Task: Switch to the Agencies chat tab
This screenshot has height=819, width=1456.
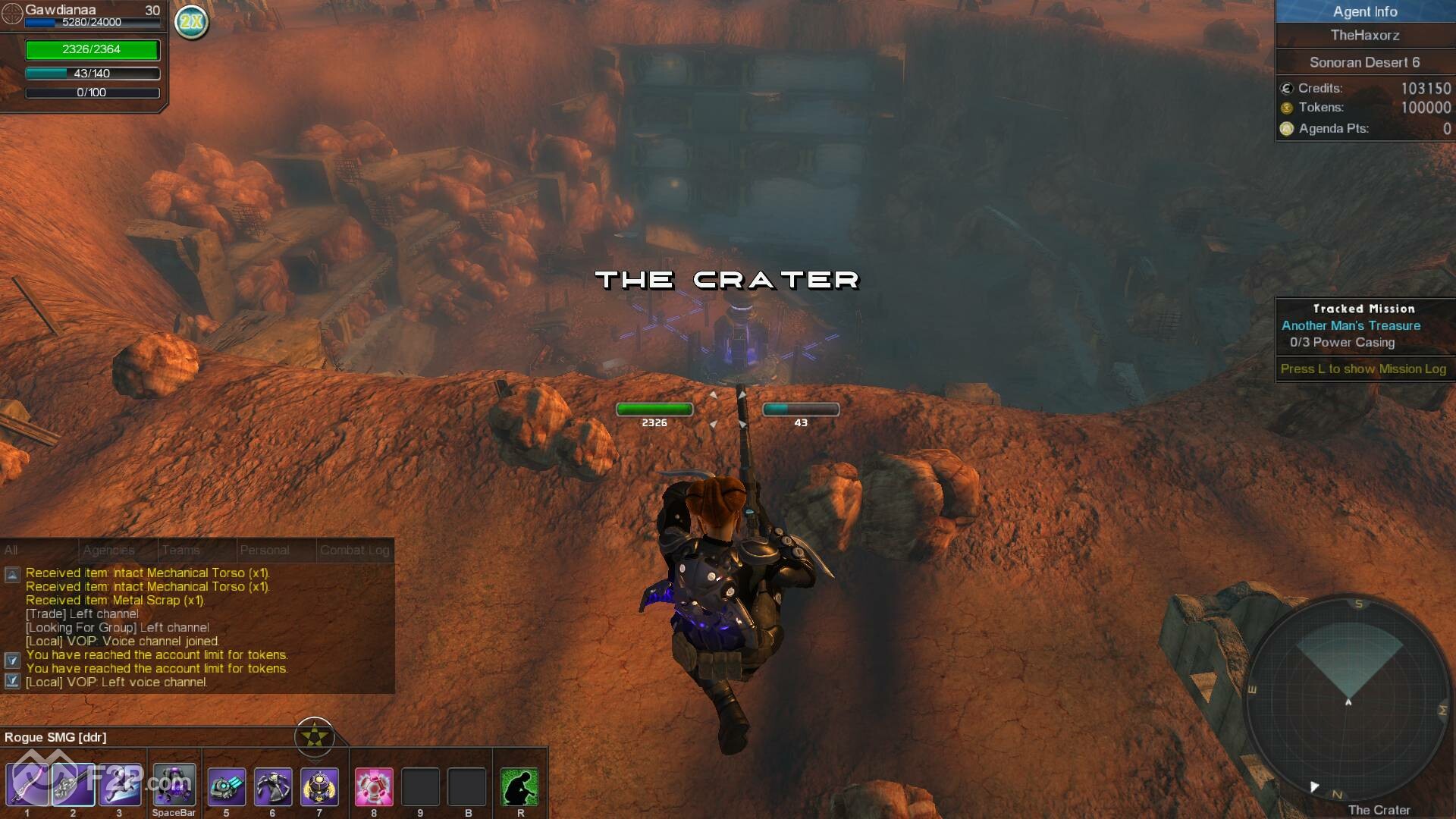Action: tap(108, 550)
